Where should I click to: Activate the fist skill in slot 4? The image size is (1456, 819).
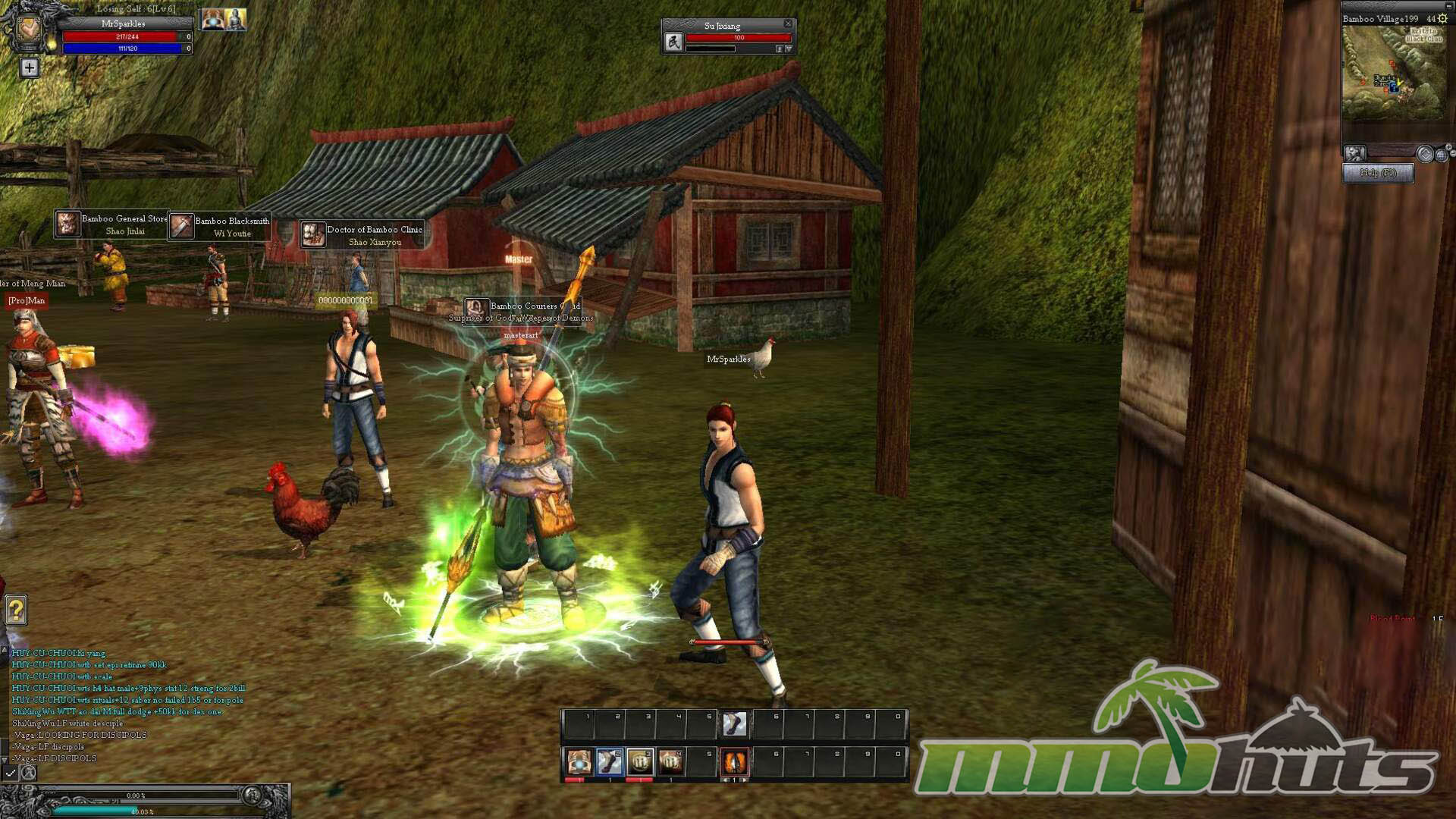coord(670,761)
